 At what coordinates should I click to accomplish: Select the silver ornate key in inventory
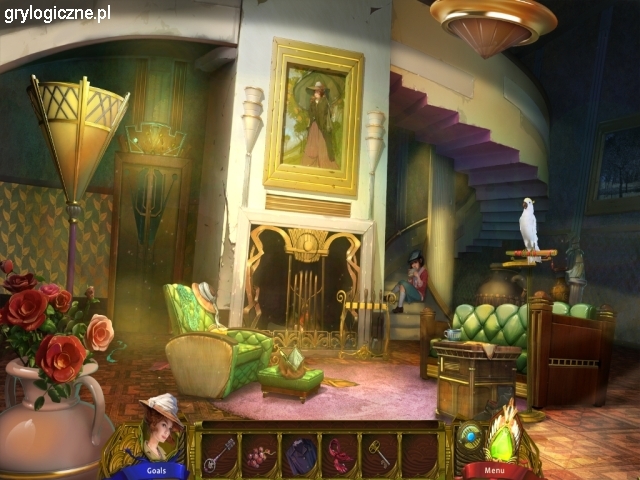click(x=219, y=453)
